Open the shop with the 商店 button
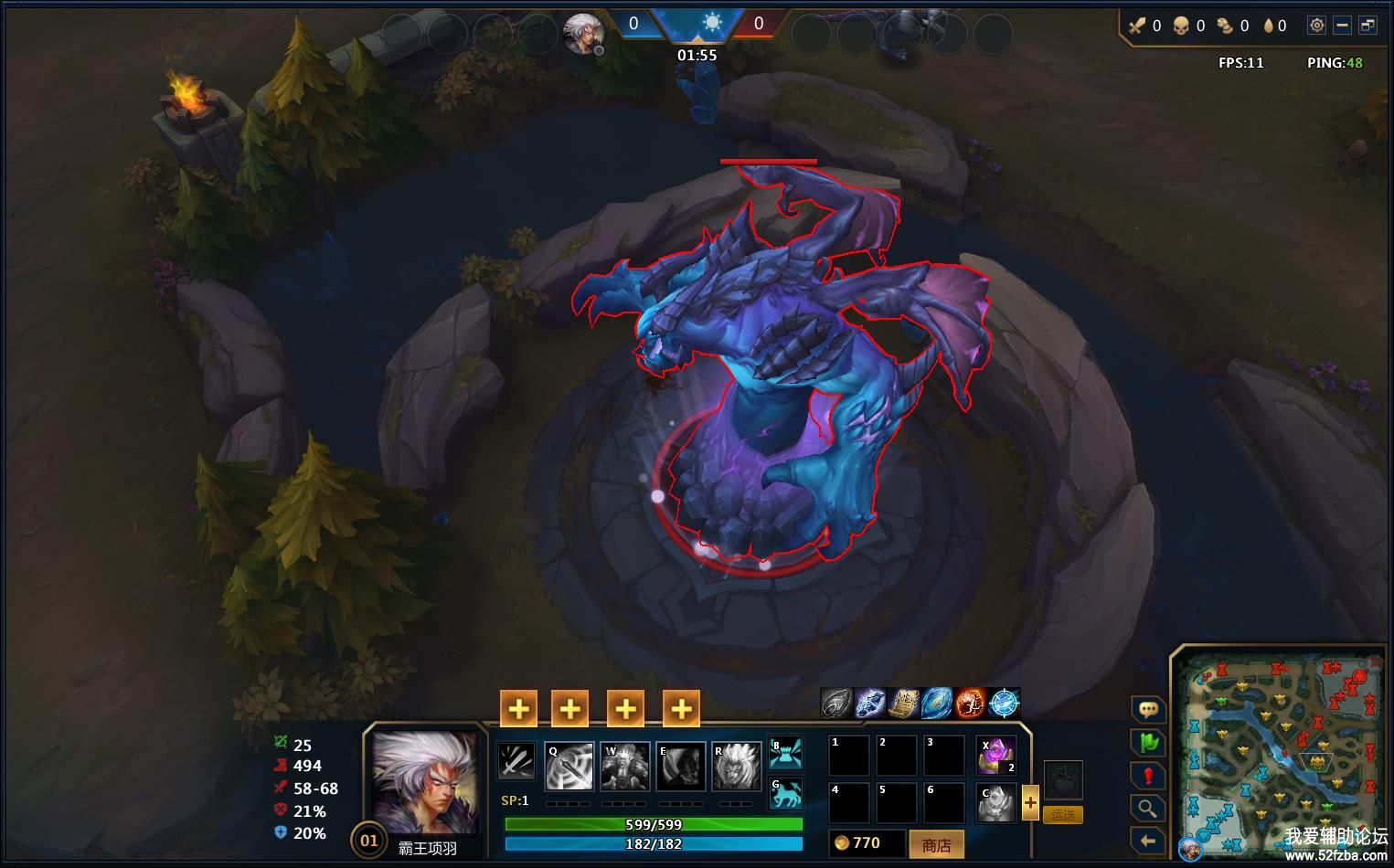Screen dimensions: 1394x868 coord(936,844)
